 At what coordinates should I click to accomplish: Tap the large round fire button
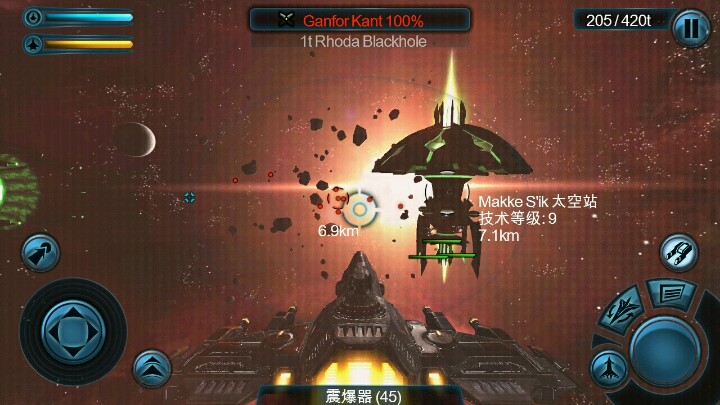point(665,346)
